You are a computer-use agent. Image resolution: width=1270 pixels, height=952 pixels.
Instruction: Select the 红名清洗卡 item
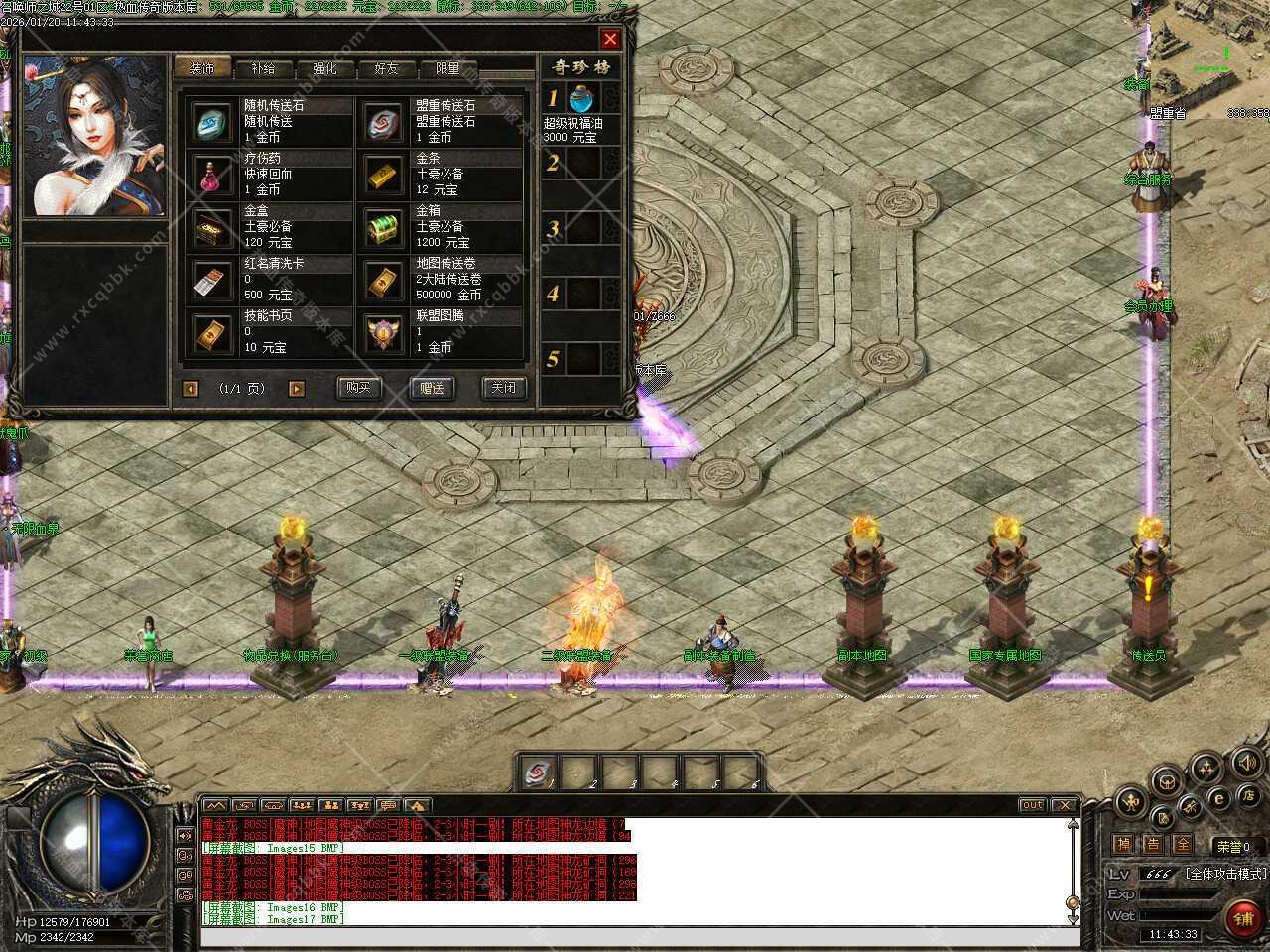pos(211,280)
